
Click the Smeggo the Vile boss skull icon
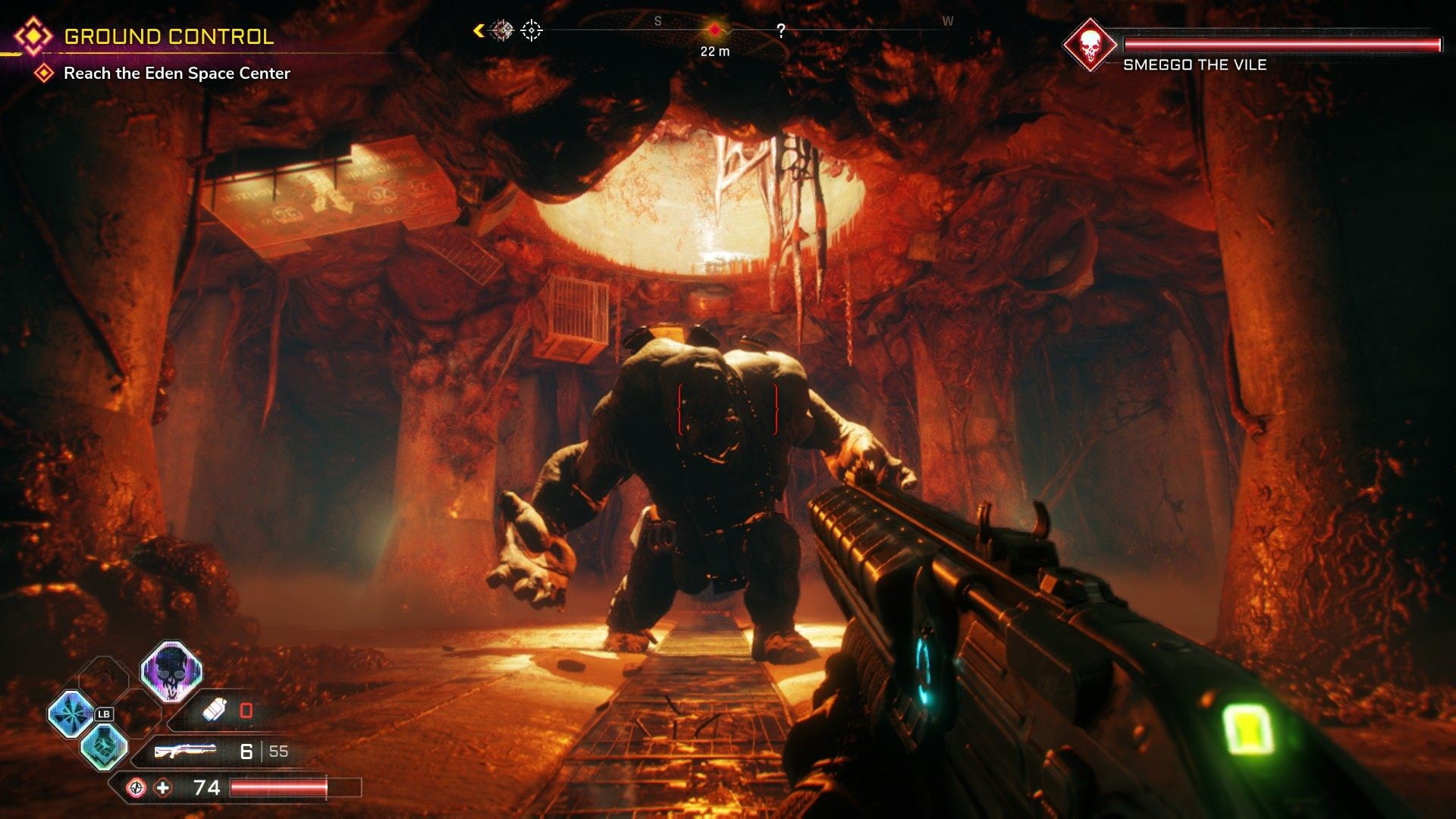[x=1089, y=45]
